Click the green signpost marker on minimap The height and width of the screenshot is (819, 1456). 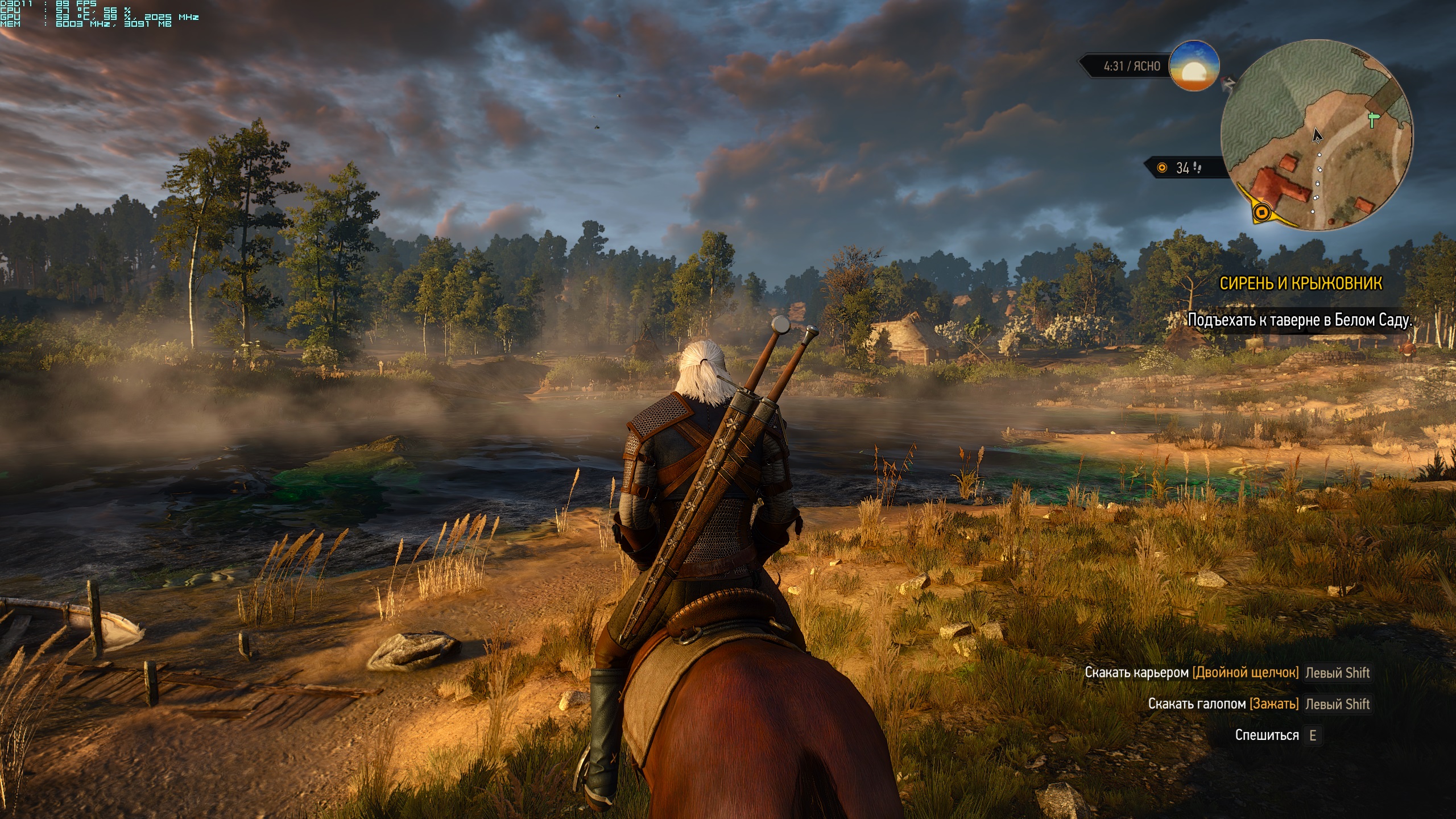(x=1374, y=119)
